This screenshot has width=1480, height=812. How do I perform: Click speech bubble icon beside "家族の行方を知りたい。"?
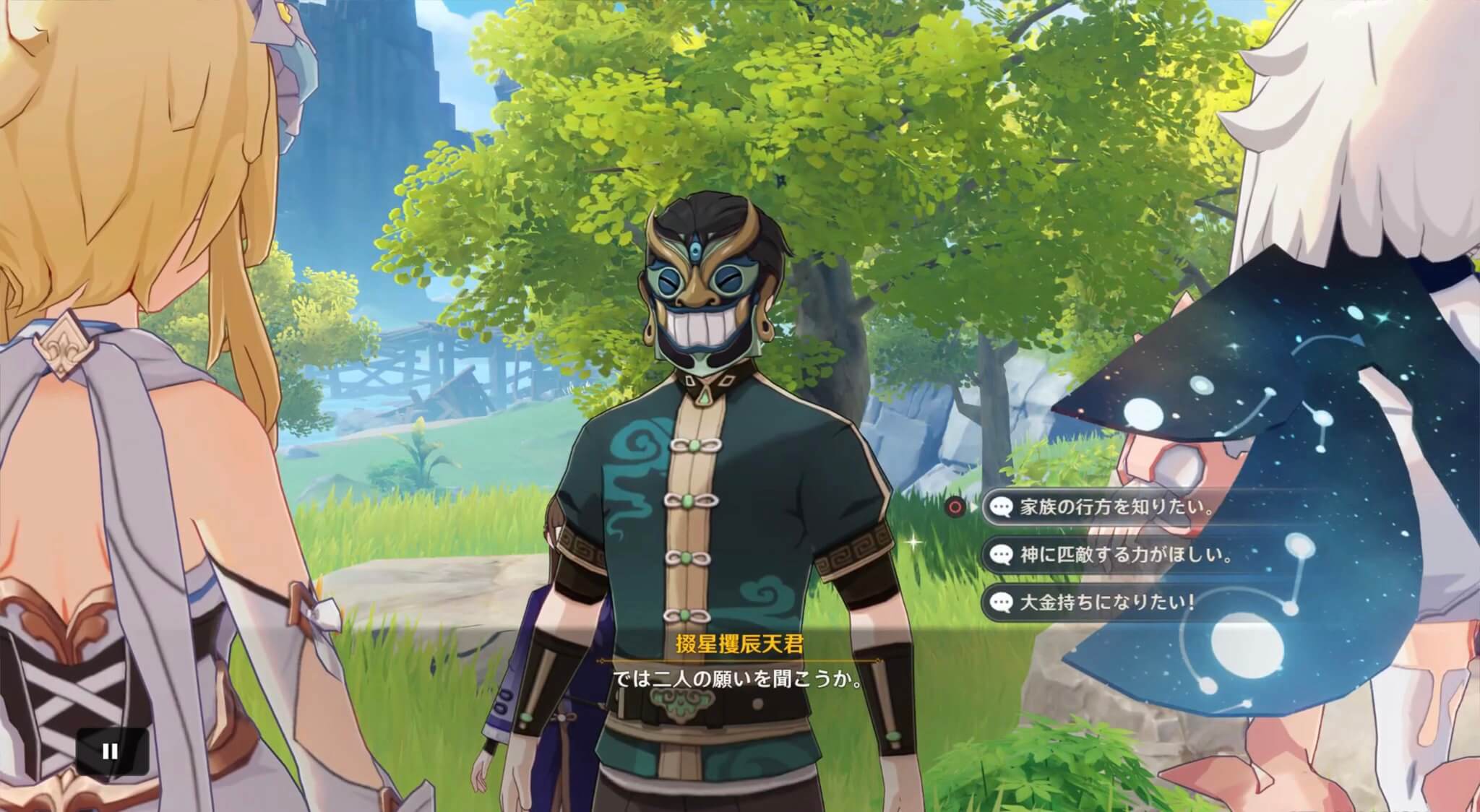(1002, 507)
